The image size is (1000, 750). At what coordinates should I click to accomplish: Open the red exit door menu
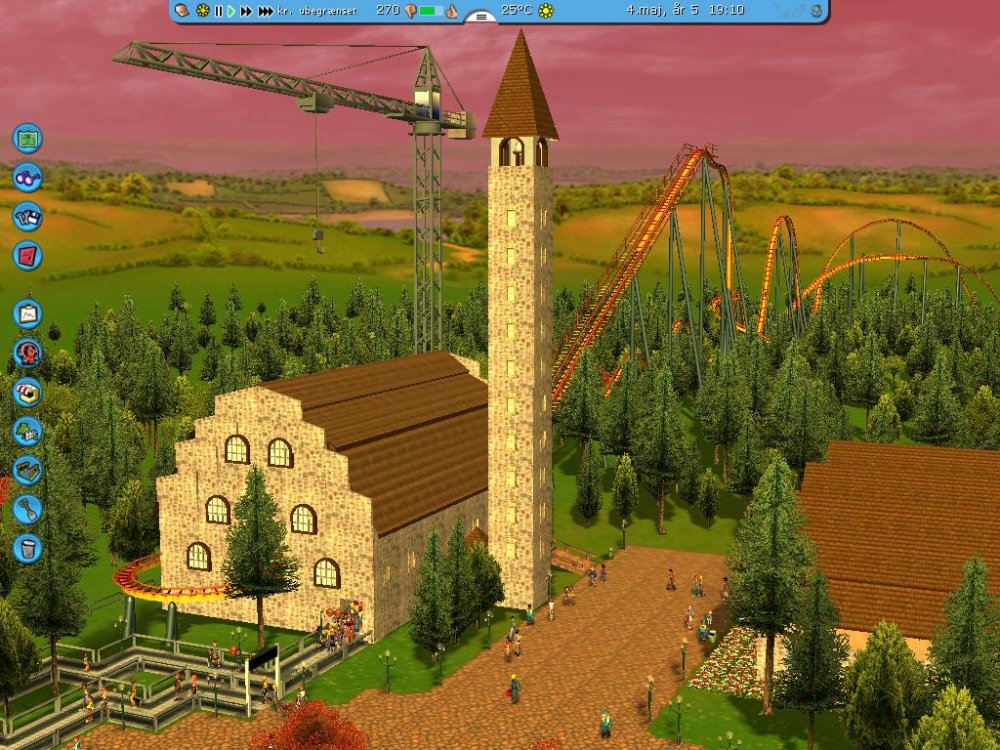(x=28, y=255)
